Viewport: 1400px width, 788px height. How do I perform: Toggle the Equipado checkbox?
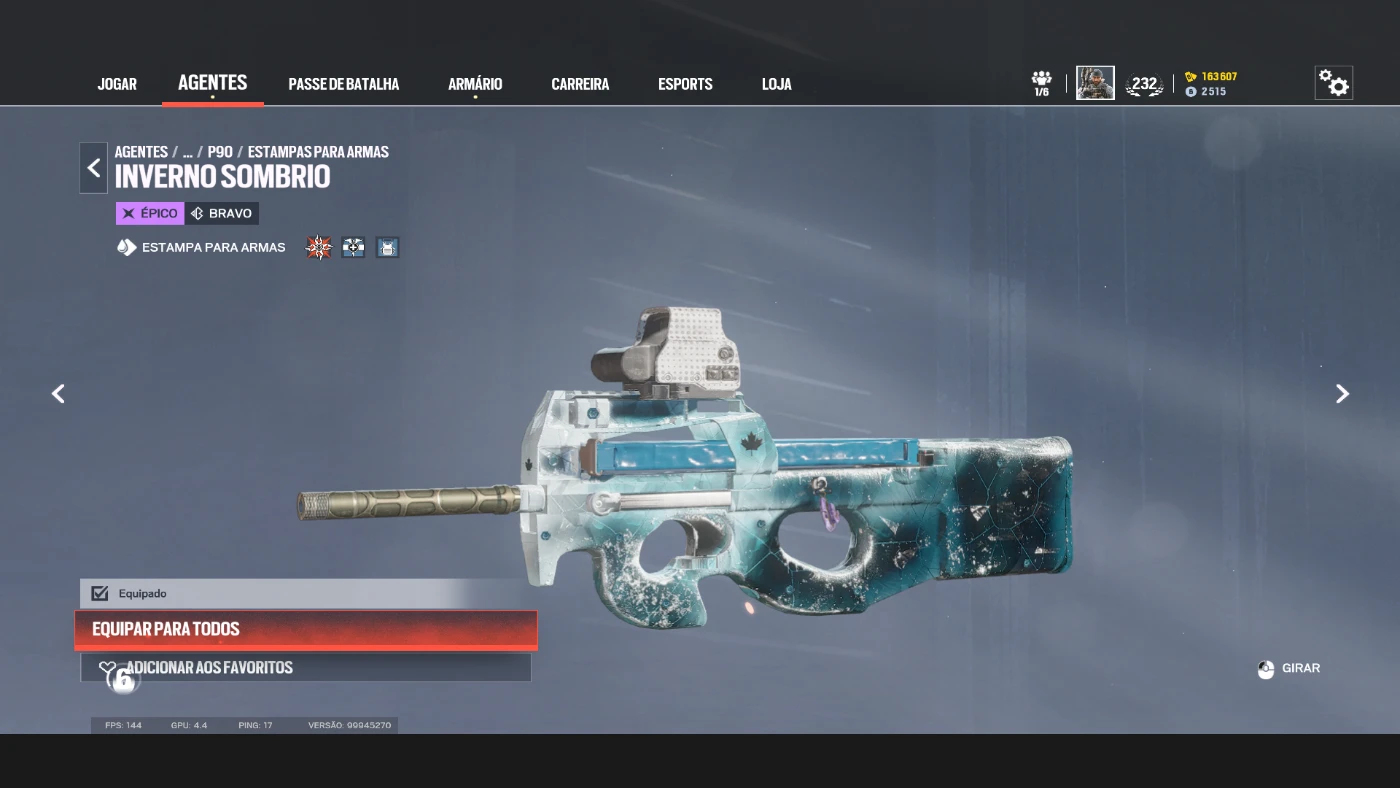[100, 593]
